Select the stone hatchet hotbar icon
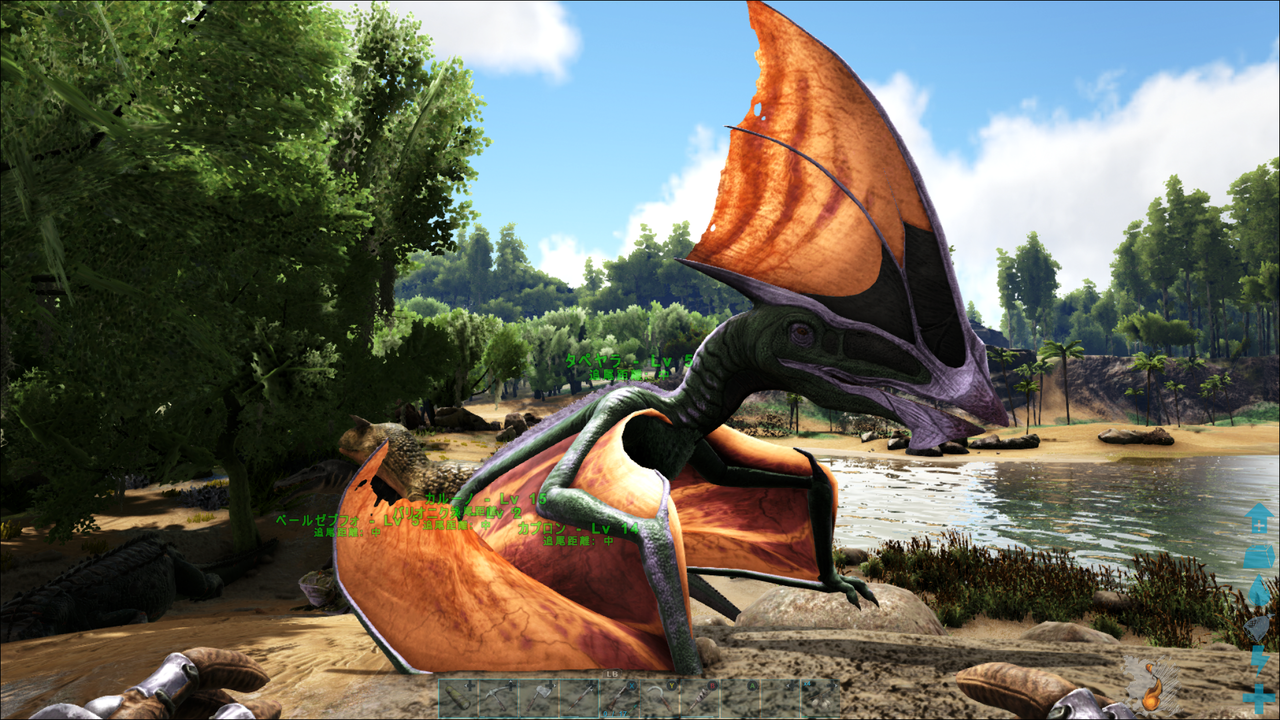The image size is (1280, 720). pyautogui.click(x=537, y=697)
